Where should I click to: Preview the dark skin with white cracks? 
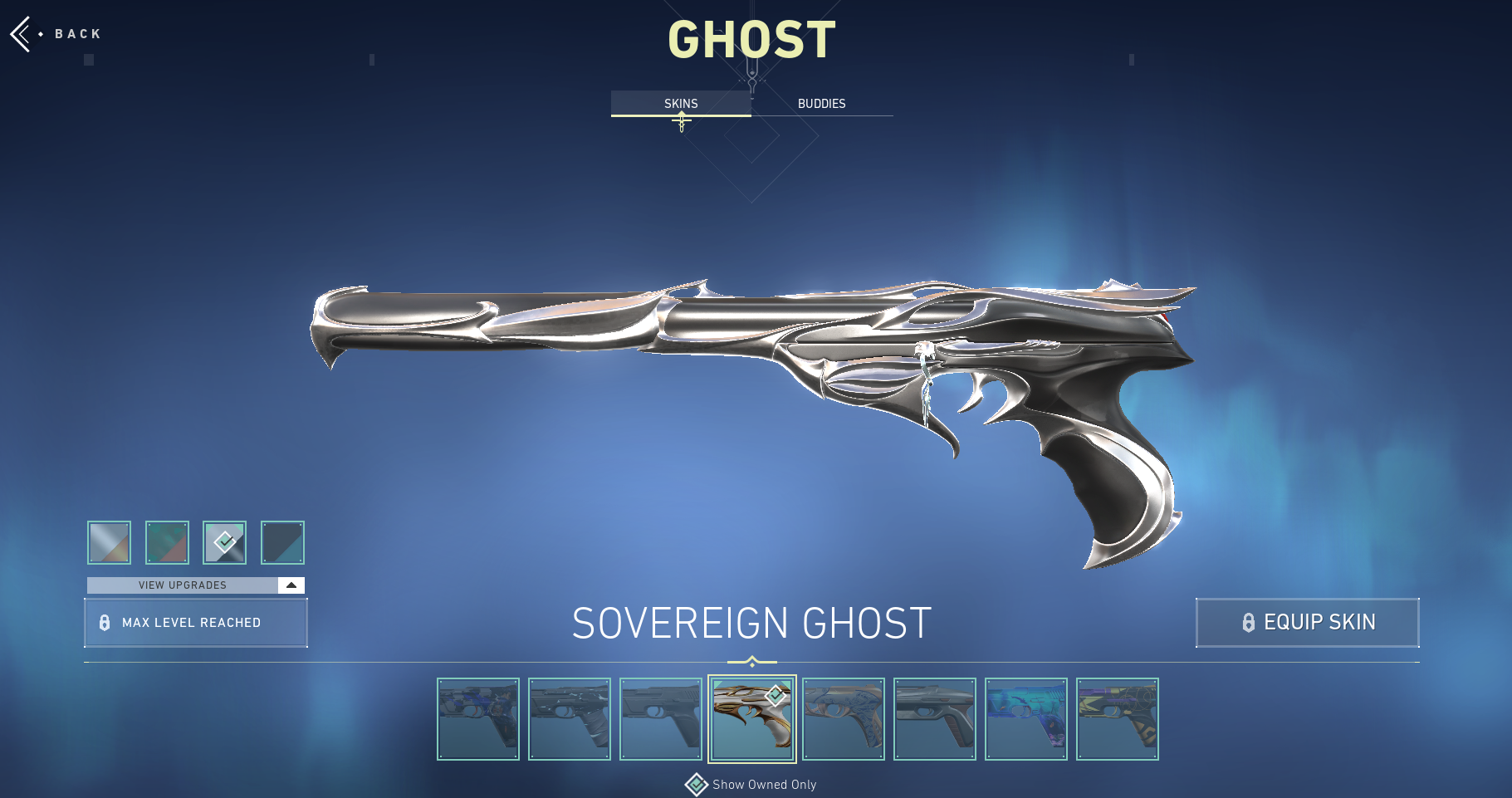[x=570, y=719]
